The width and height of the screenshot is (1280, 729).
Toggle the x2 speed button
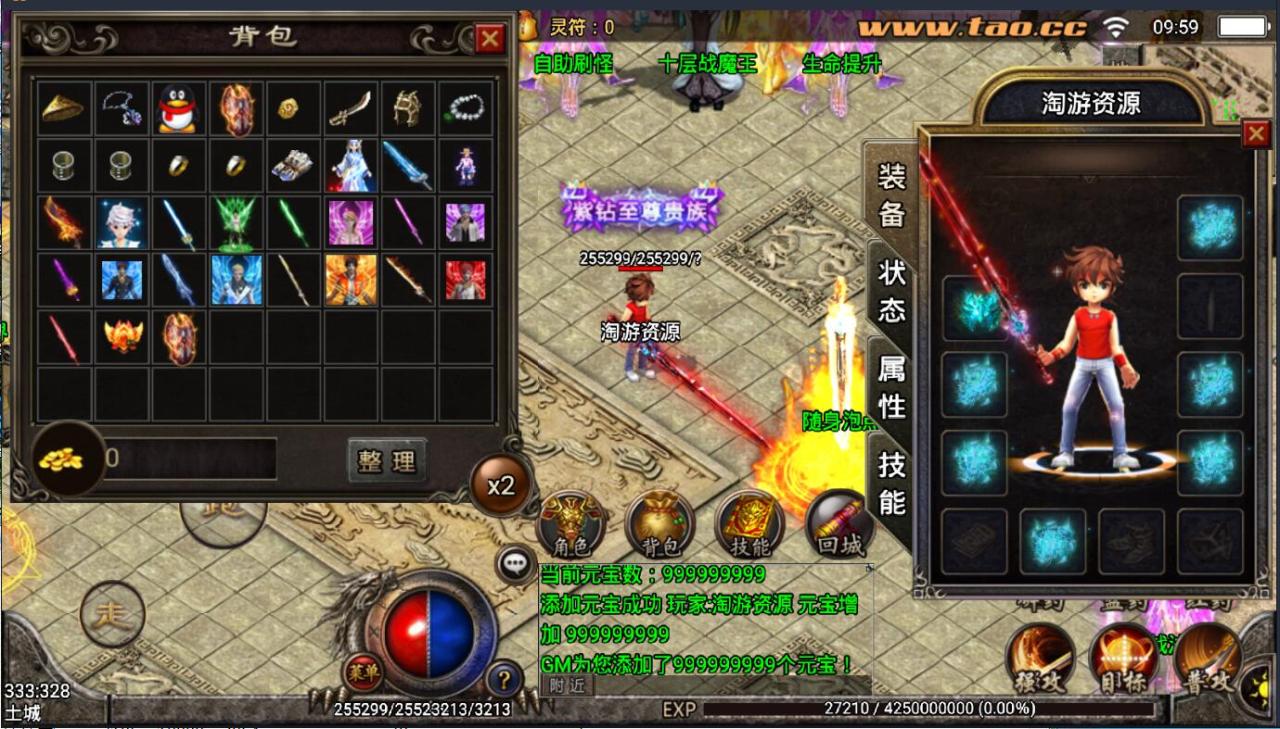click(x=500, y=485)
